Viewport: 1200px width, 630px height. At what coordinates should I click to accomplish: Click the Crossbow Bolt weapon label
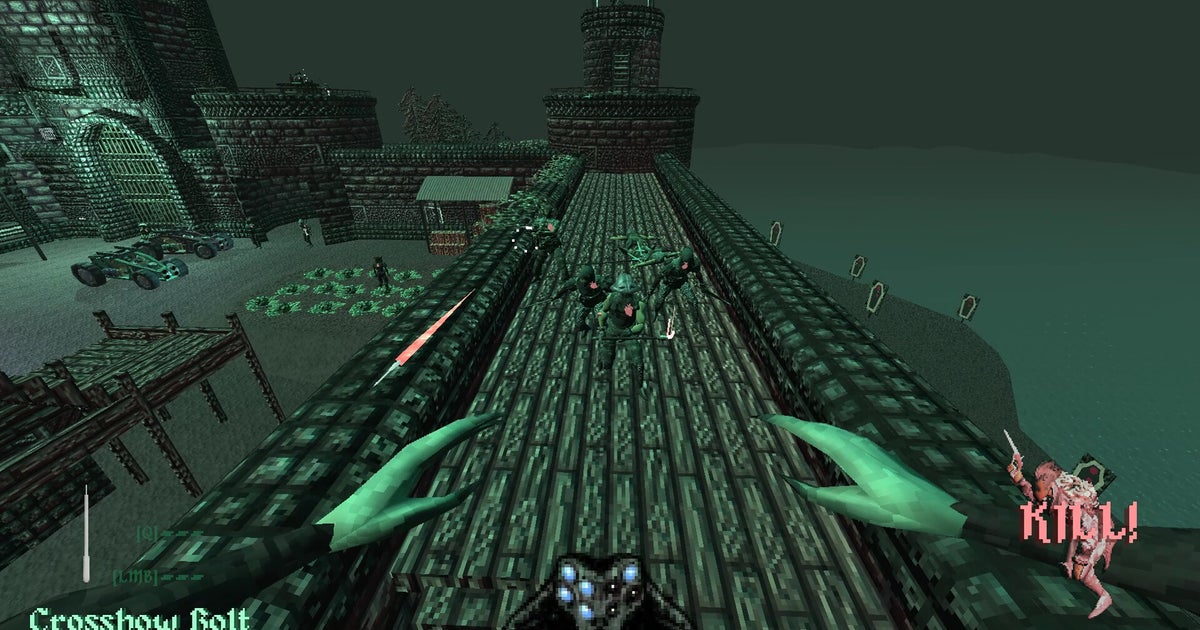coord(139,617)
